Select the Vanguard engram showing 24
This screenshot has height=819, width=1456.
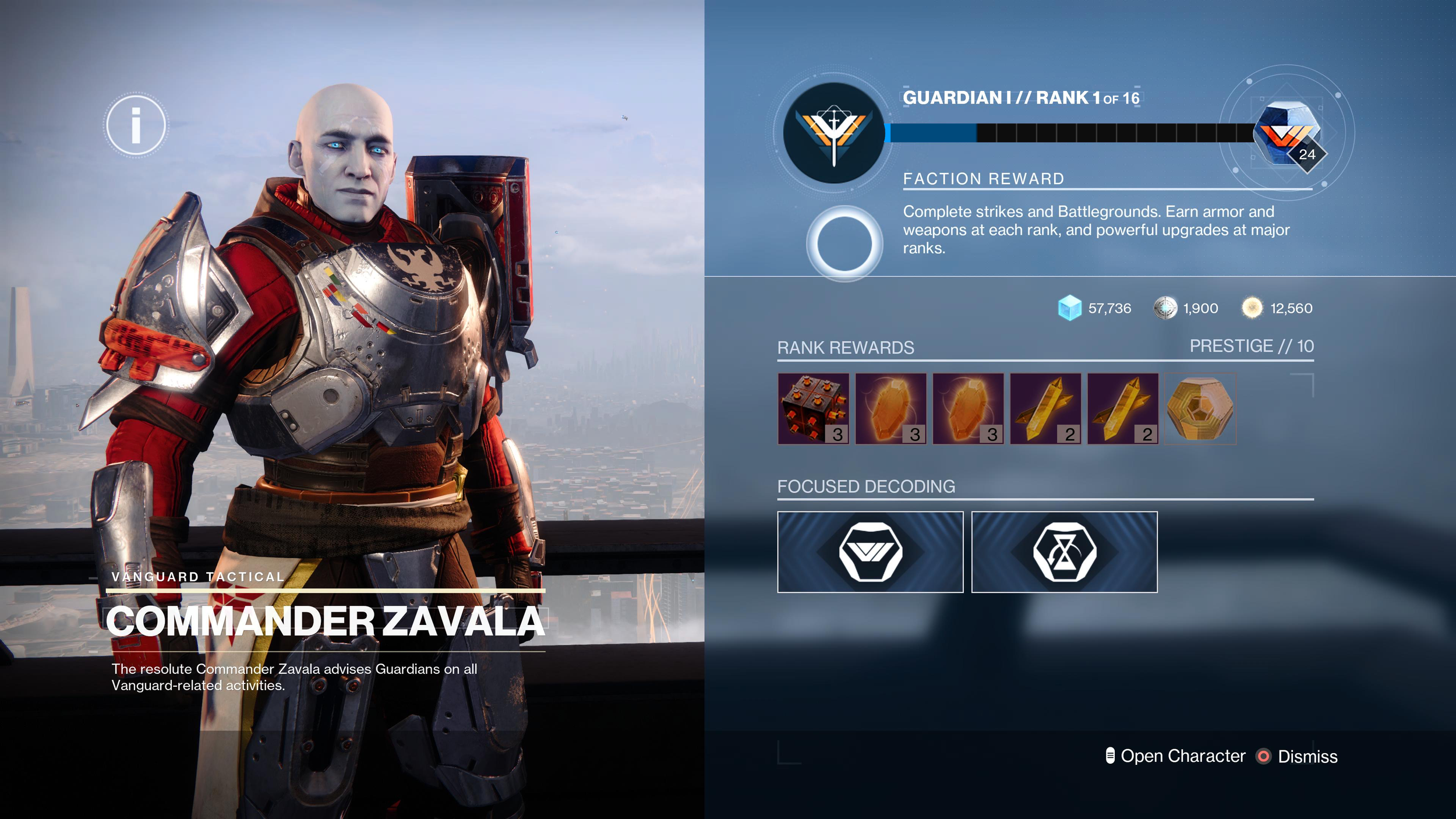click(1288, 134)
